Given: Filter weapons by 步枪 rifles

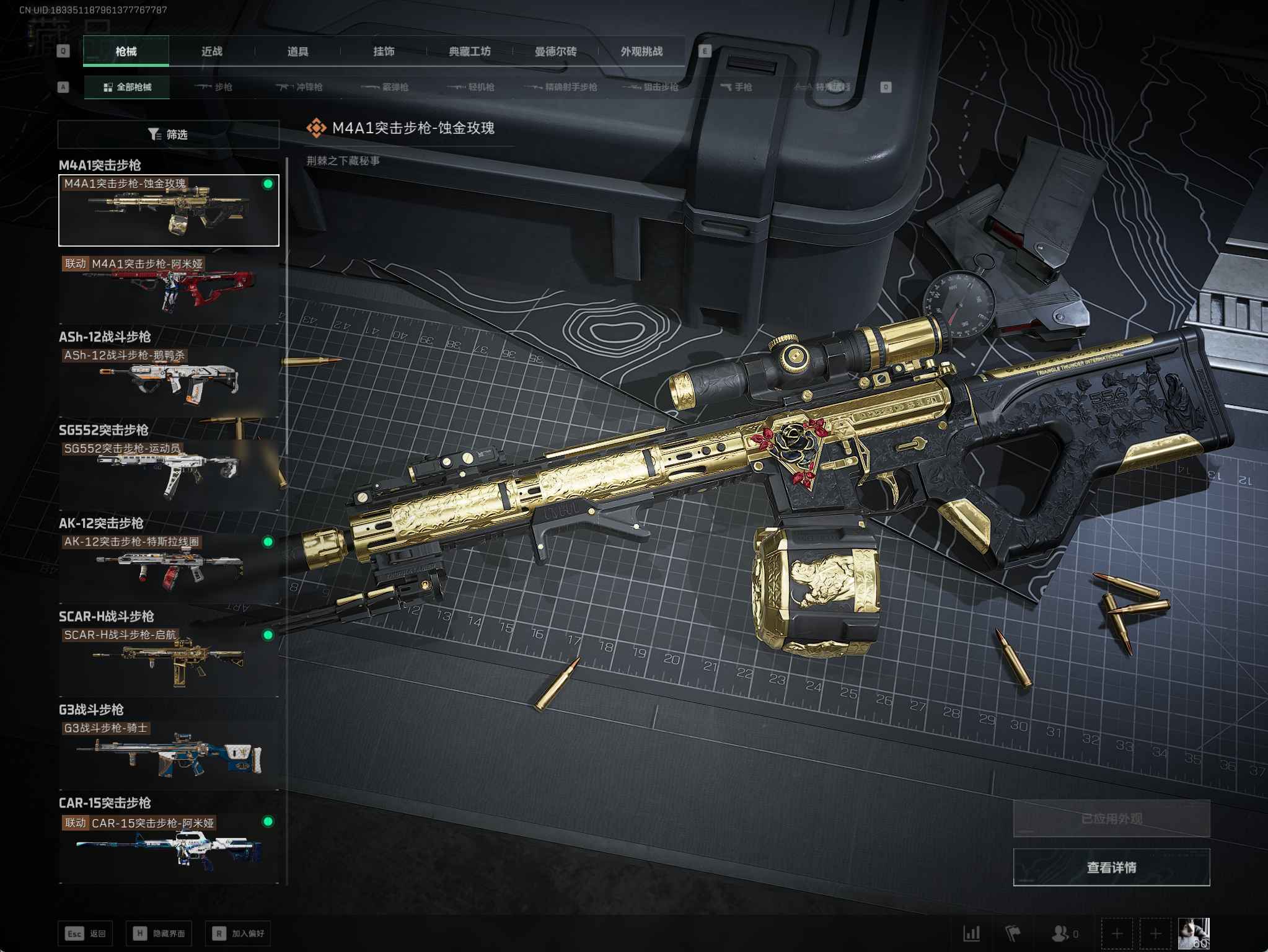Looking at the screenshot, I should [x=214, y=87].
